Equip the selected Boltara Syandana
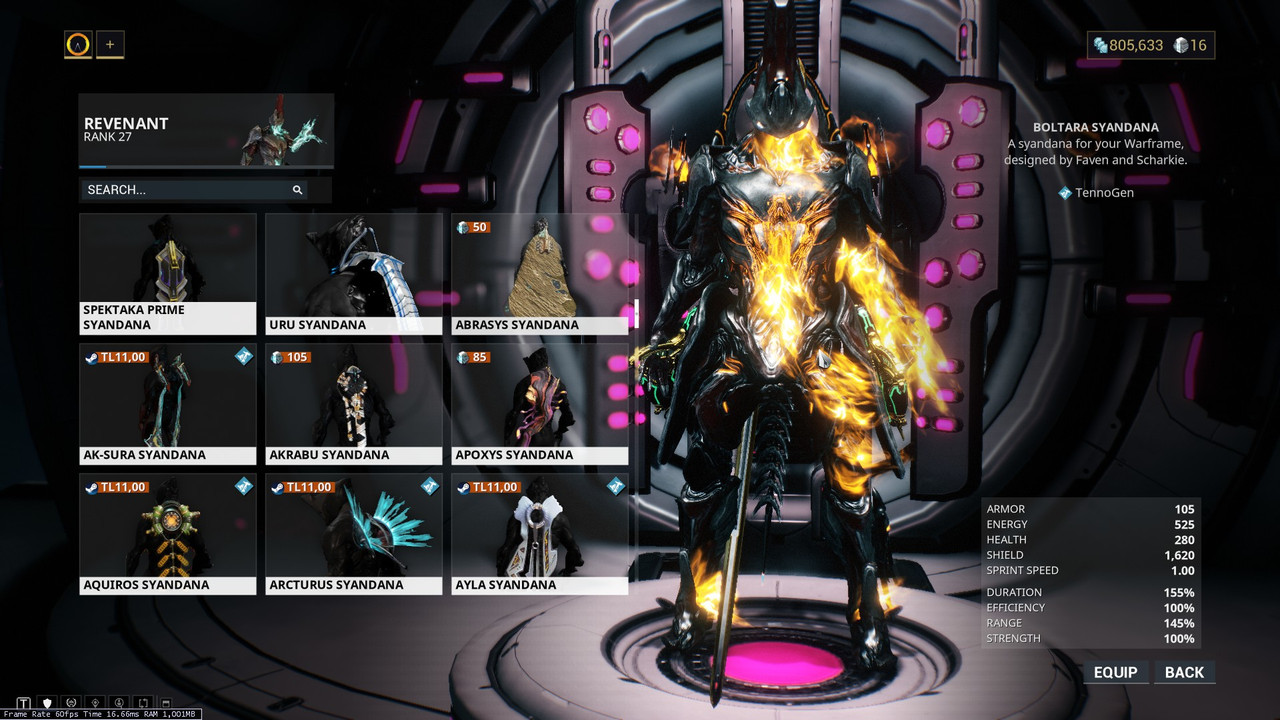This screenshot has height=720, width=1280. pos(1115,672)
